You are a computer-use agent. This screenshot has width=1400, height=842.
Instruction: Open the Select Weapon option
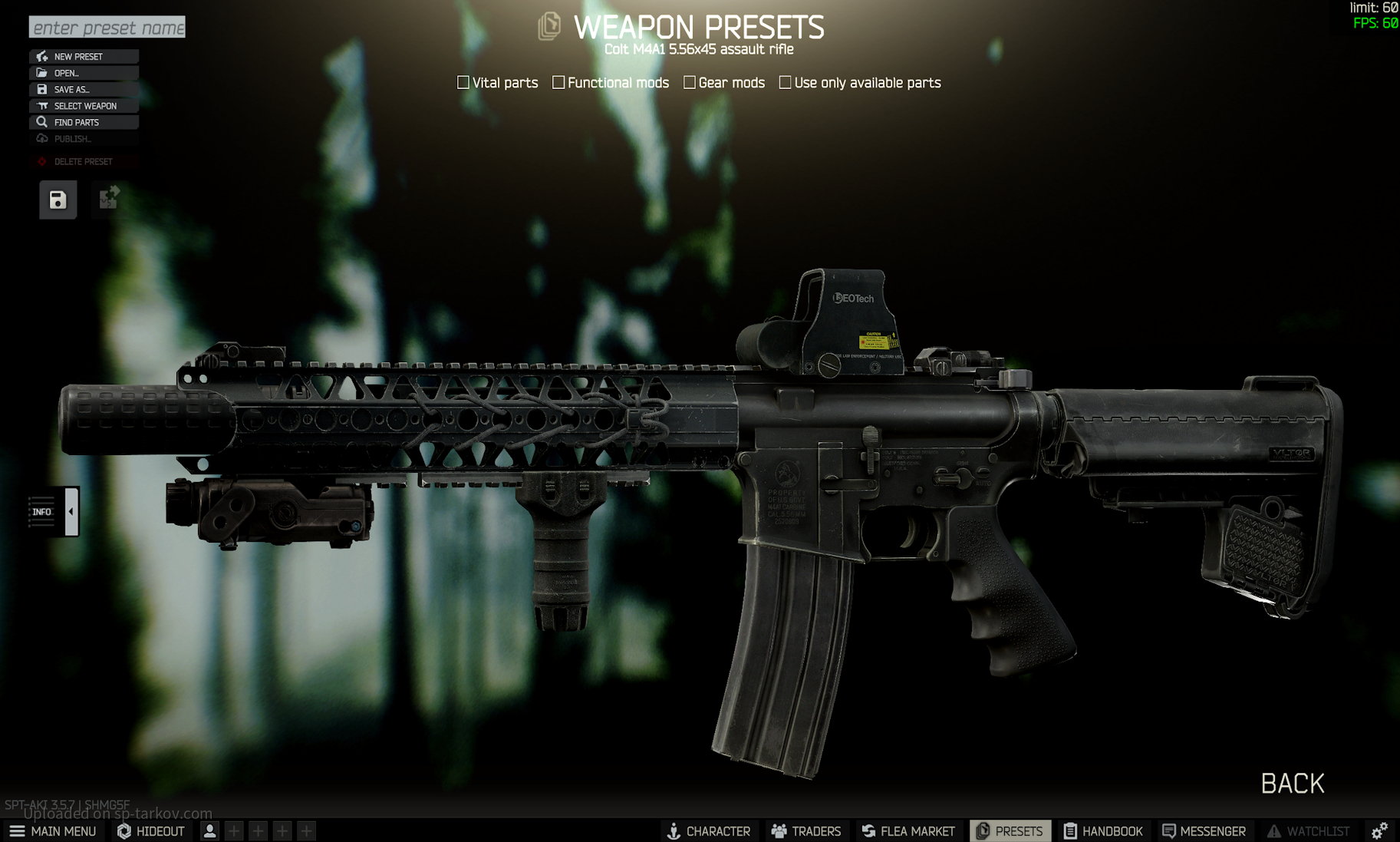[84, 106]
